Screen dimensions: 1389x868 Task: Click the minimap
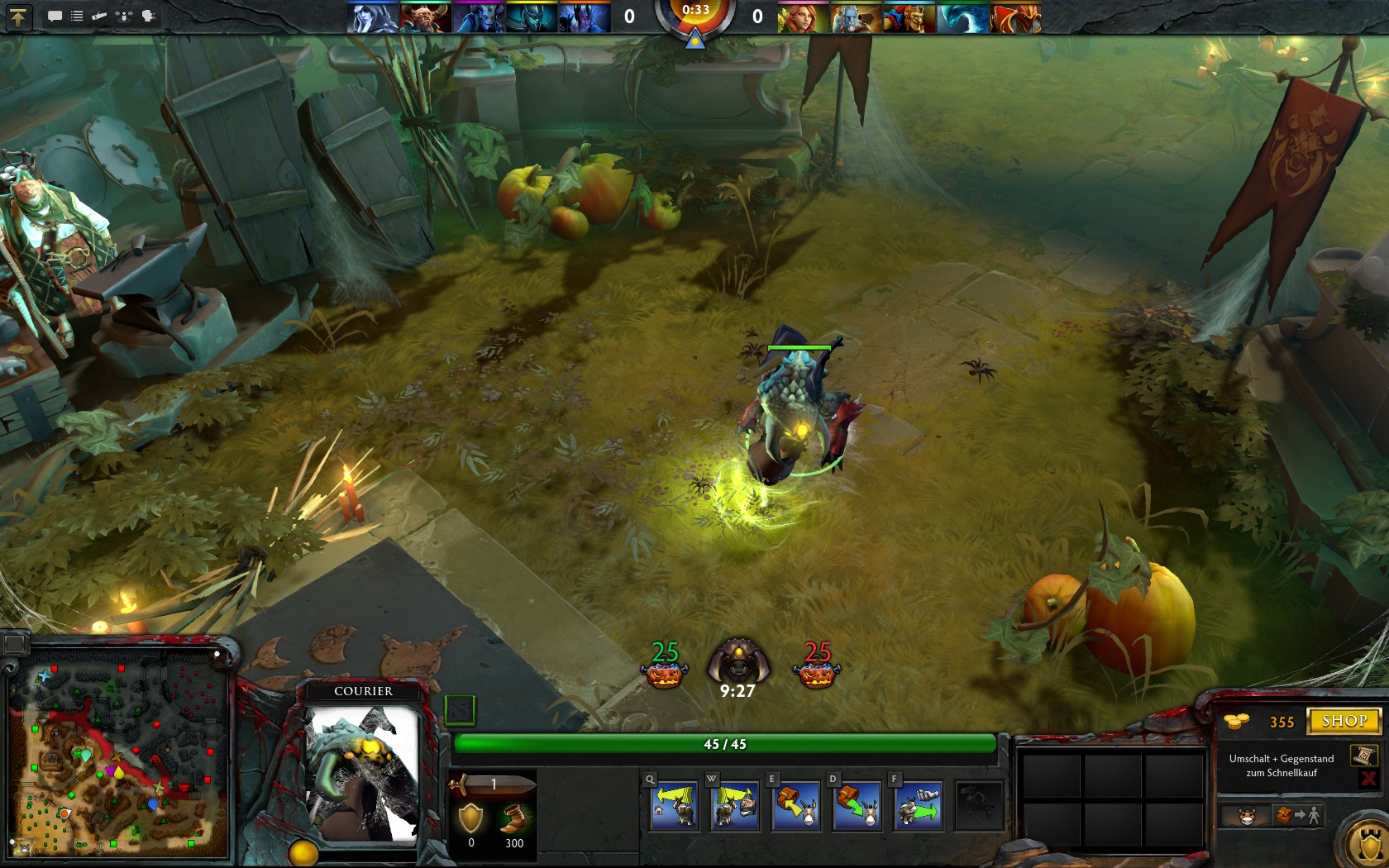click(121, 759)
